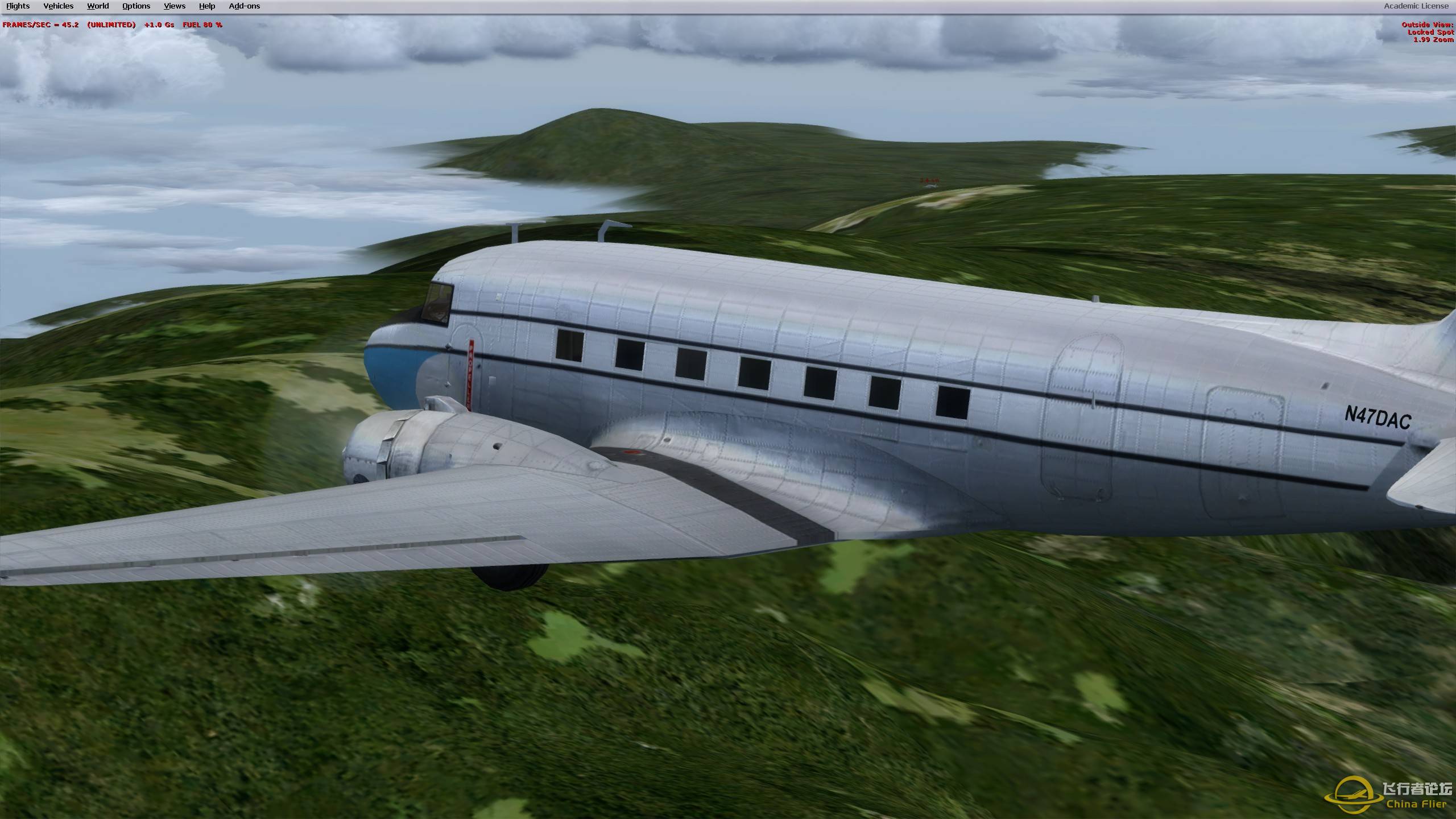Viewport: 1456px width, 819px height.
Task: Click the FRAMES/SEC = 45.2 readout
Action: [x=40, y=25]
